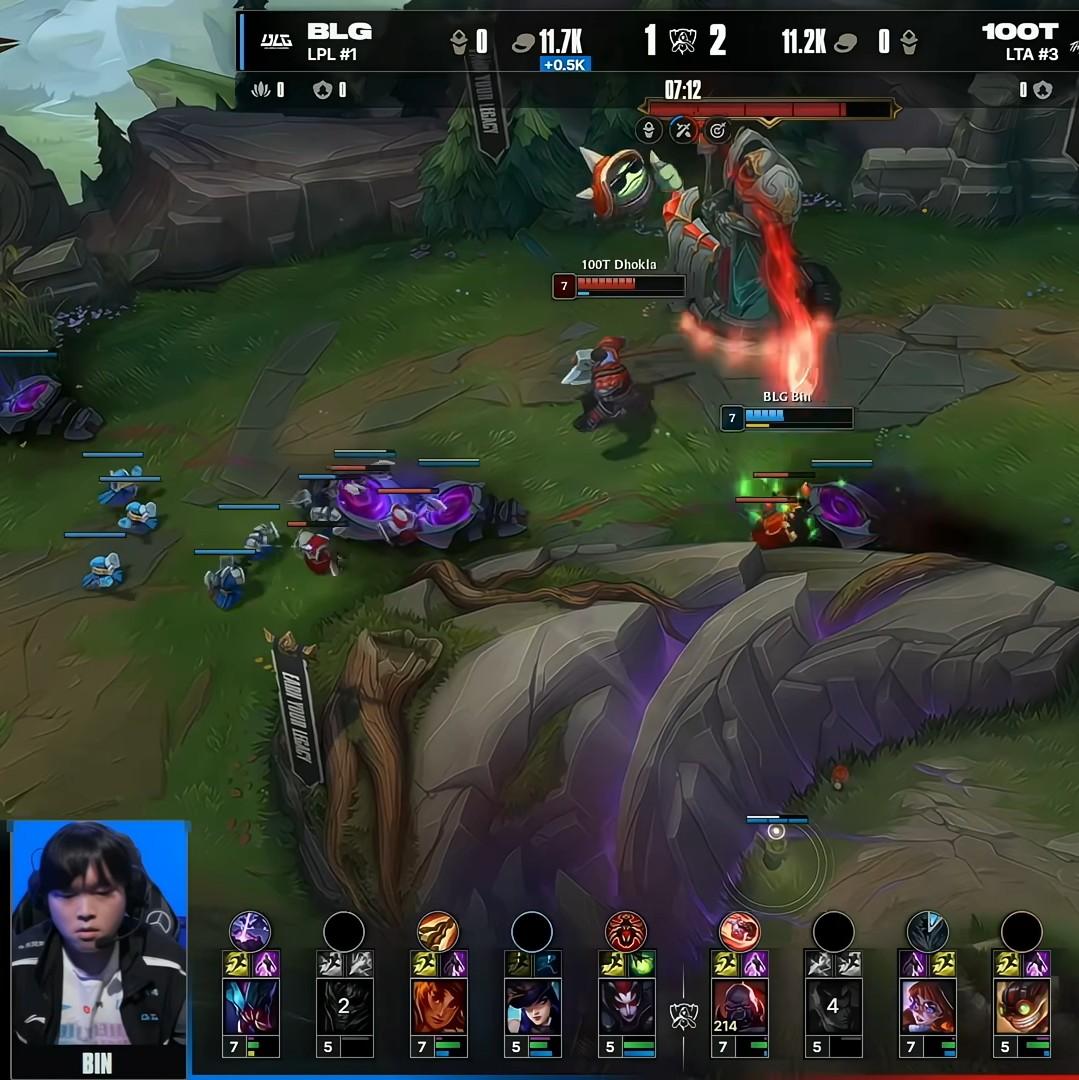The width and height of the screenshot is (1079, 1080).
Task: Select the blue spiky-armored champion portrait
Action: click(x=250, y=1006)
